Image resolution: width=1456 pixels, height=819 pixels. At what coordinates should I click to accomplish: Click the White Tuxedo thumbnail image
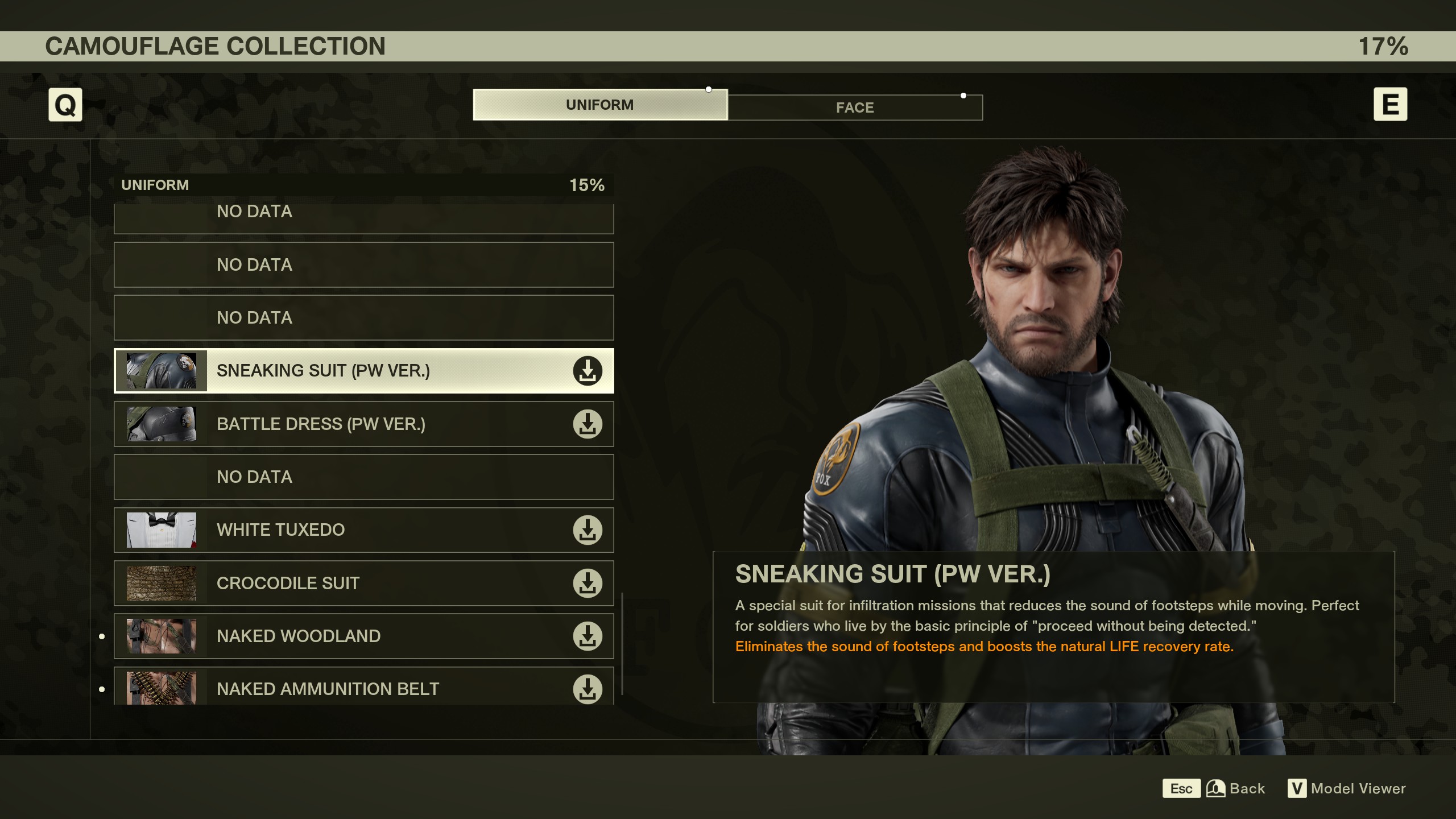[x=162, y=530]
